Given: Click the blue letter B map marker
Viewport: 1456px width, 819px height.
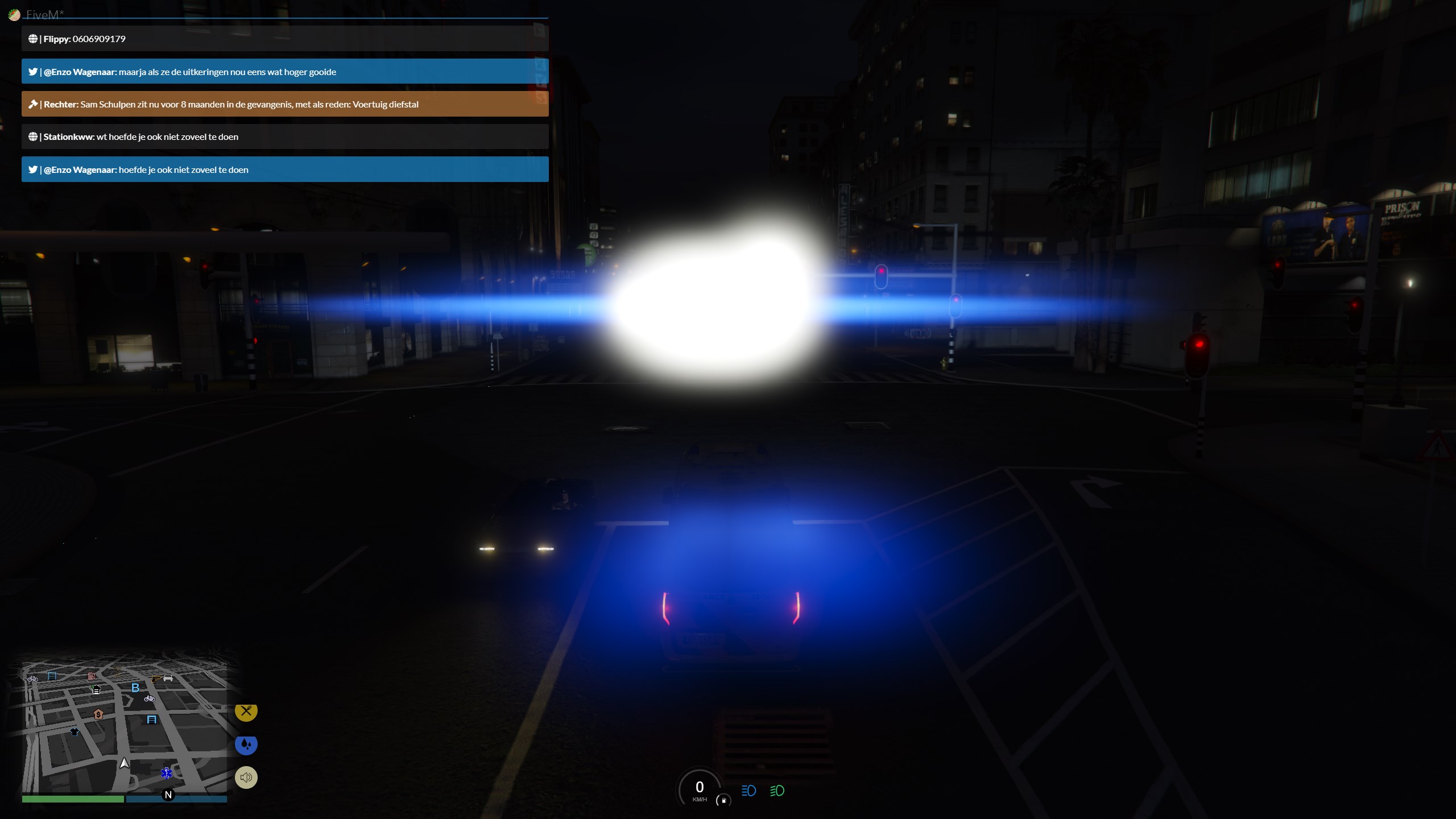Looking at the screenshot, I should (135, 688).
